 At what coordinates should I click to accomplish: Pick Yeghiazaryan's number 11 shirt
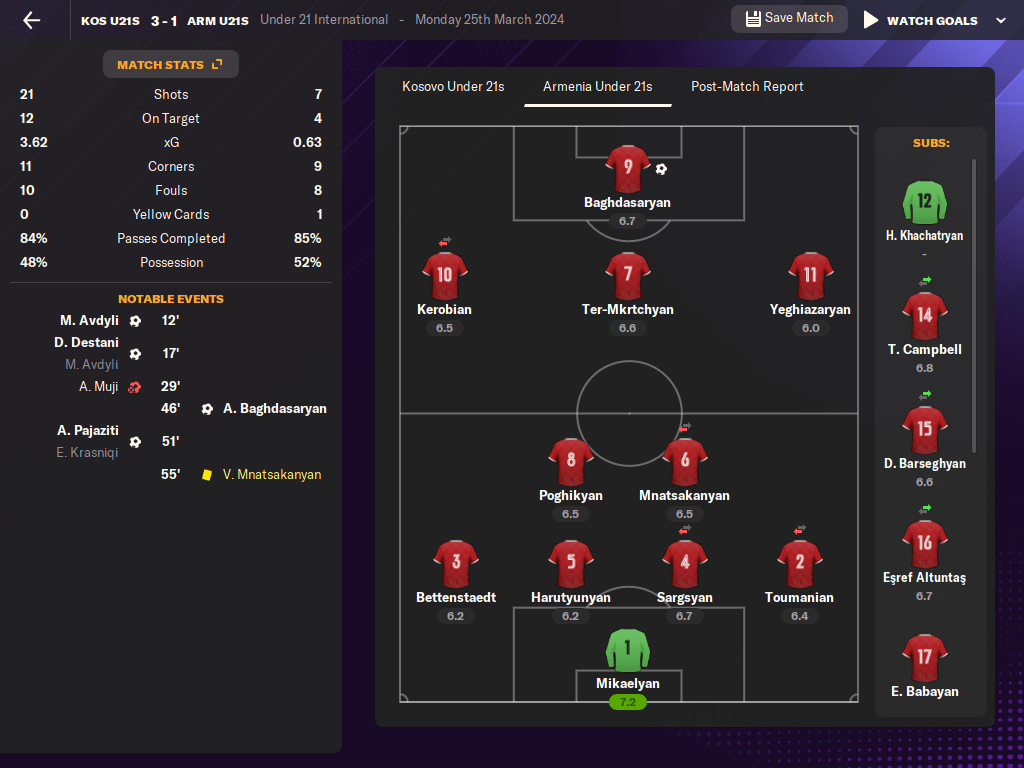810,277
